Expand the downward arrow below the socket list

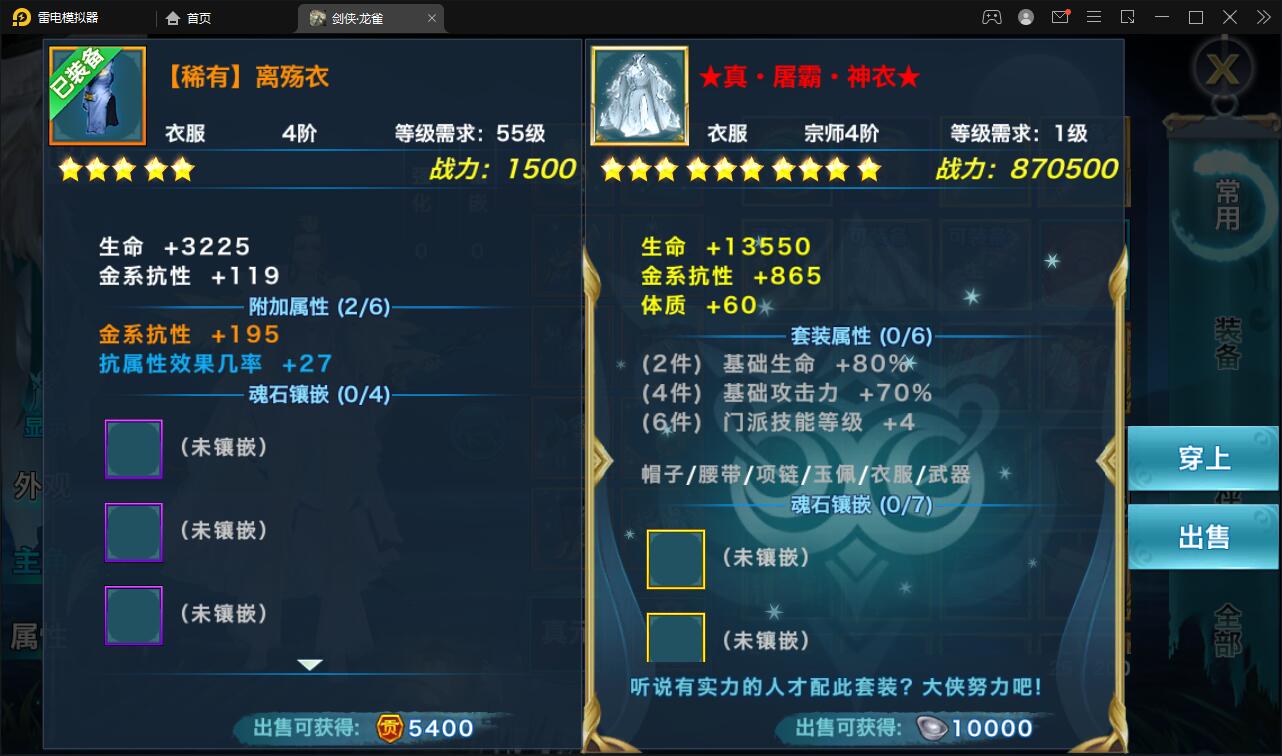(x=311, y=663)
